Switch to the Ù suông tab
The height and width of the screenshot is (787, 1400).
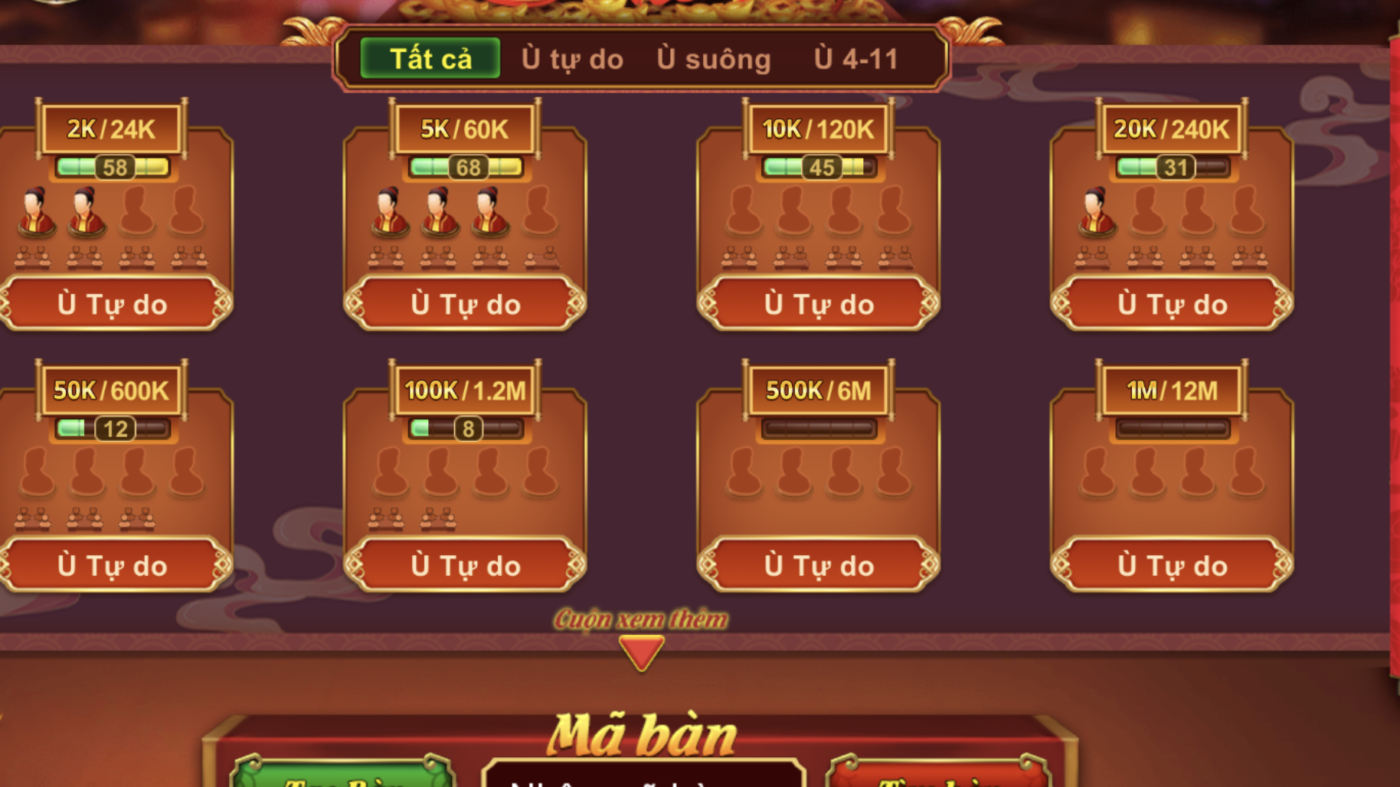713,58
